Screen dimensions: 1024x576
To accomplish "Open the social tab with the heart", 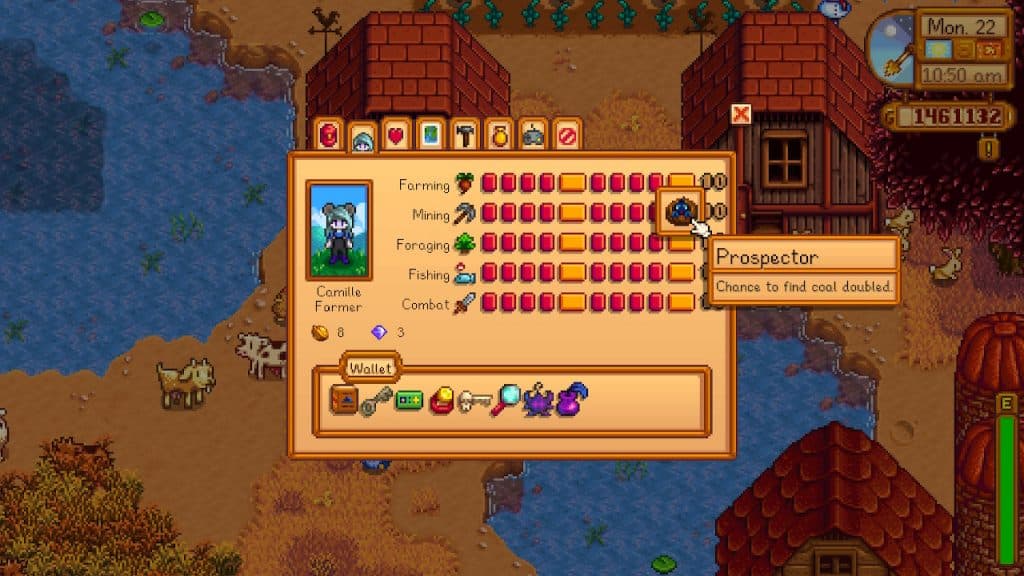I will click(396, 135).
